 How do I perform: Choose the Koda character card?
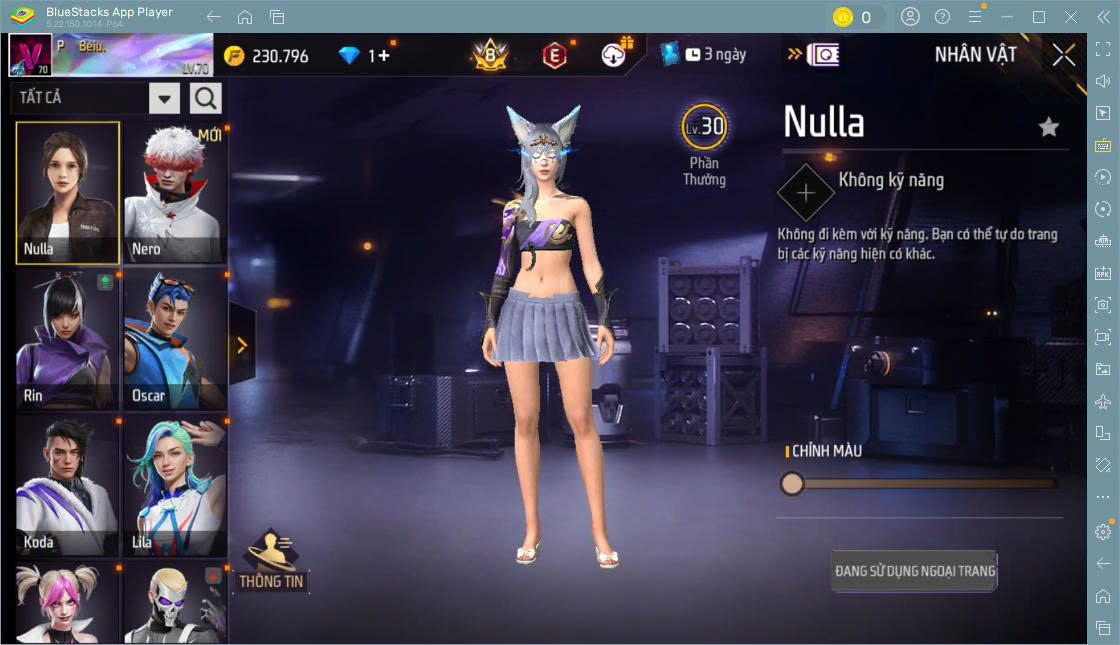tap(68, 487)
